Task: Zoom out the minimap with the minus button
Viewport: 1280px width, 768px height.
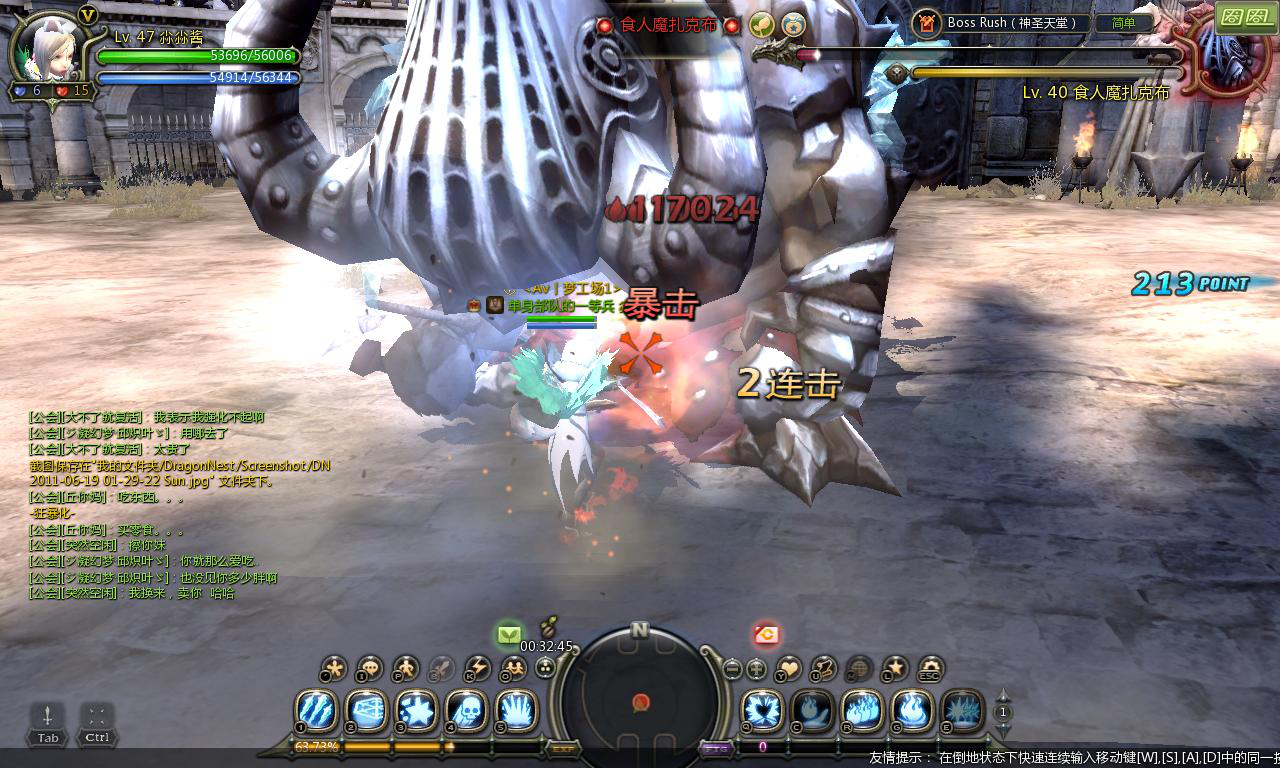Action: point(733,668)
